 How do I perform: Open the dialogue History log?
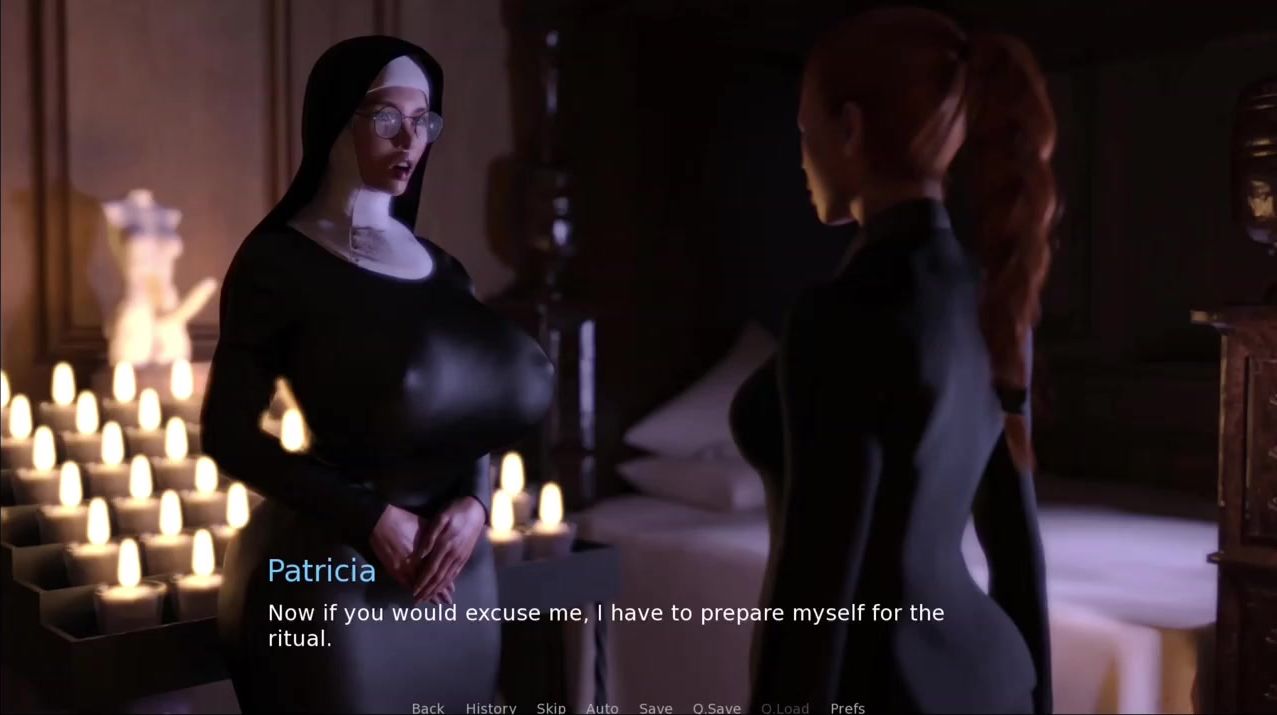pos(491,708)
